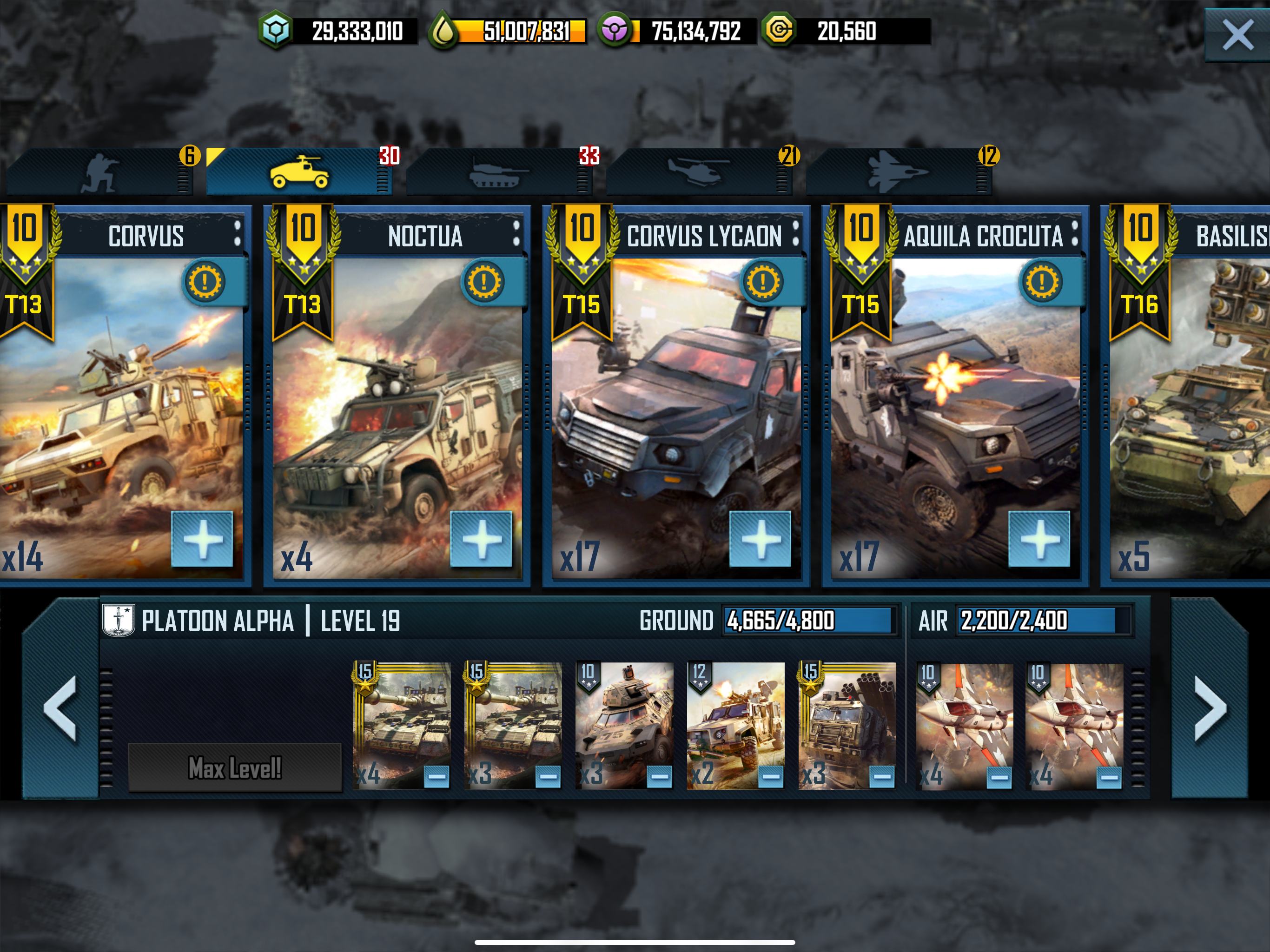Image resolution: width=1270 pixels, height=952 pixels.
Task: Add a Corvus Lycaon via plus button
Action: (x=760, y=539)
